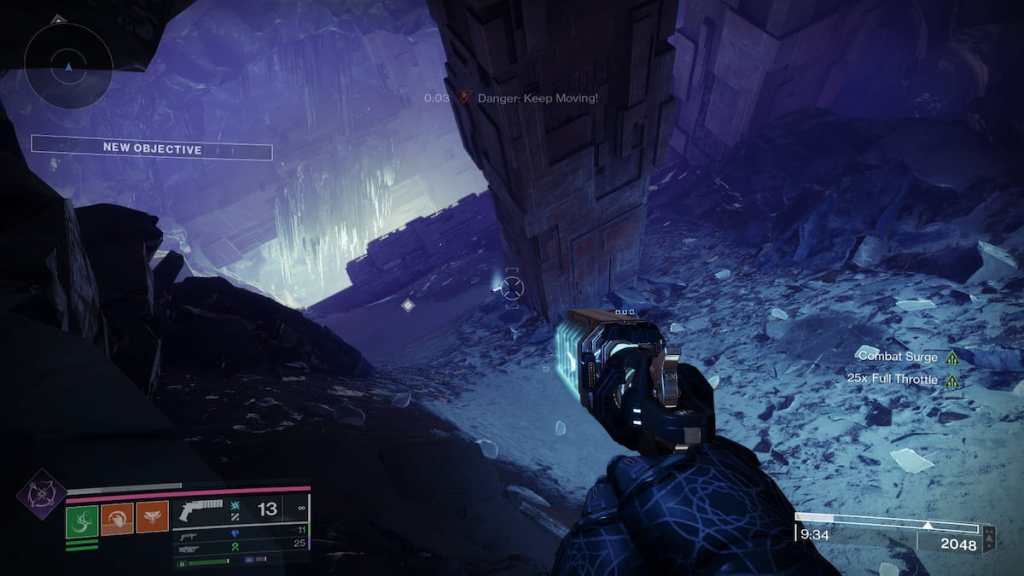Throw the orange grenade ability icon
Screen dimensions: 1024x576
[152, 517]
